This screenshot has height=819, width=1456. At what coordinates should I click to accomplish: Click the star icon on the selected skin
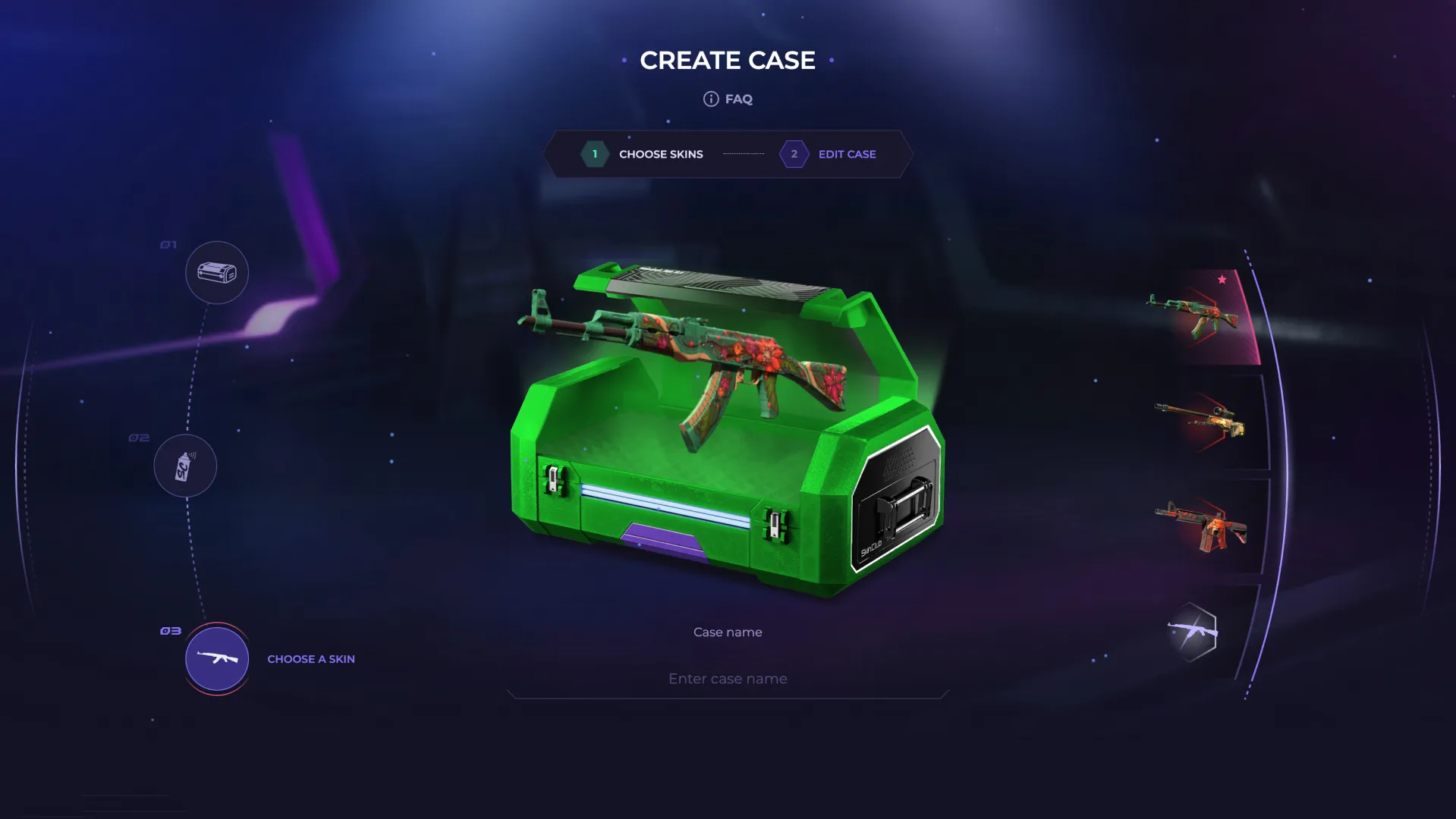click(x=1222, y=278)
